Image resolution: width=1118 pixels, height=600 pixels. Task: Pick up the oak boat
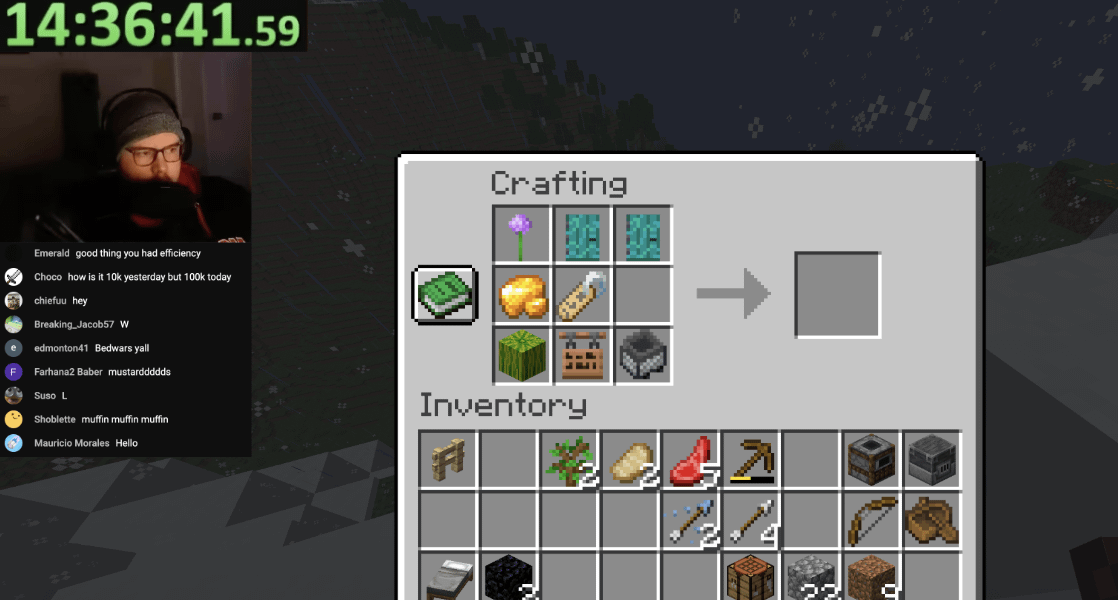click(x=932, y=520)
